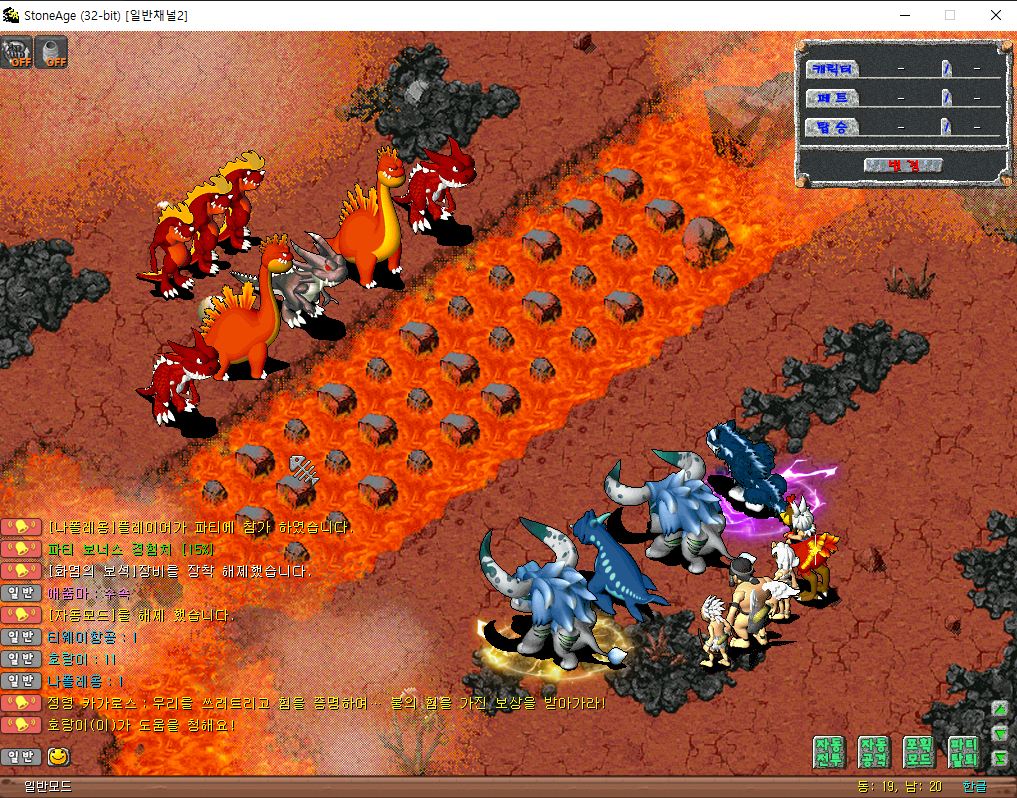This screenshot has height=798, width=1017.
Task: Select the 캐릭터 tab in stone panel
Action: pos(832,69)
